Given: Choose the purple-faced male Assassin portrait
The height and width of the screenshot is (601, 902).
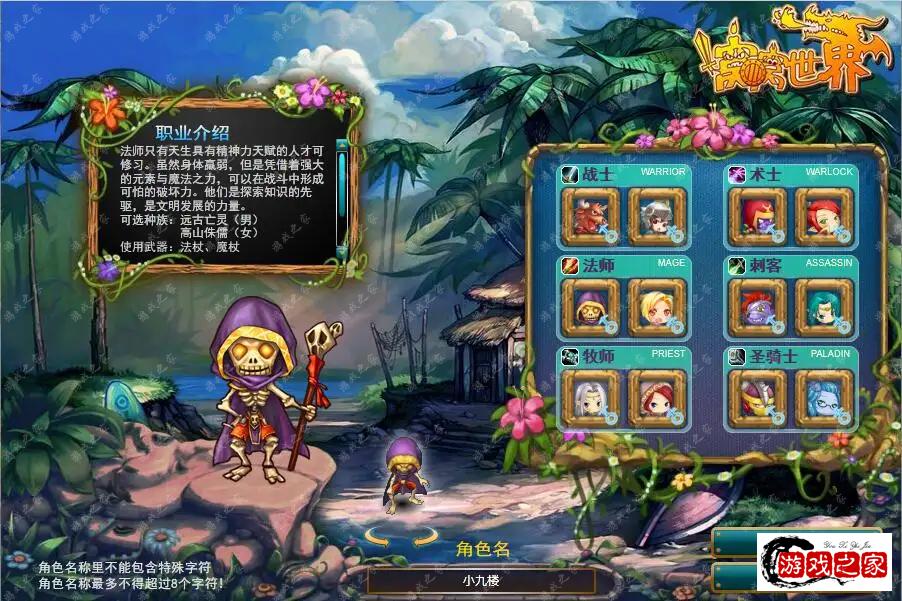Looking at the screenshot, I should (758, 306).
